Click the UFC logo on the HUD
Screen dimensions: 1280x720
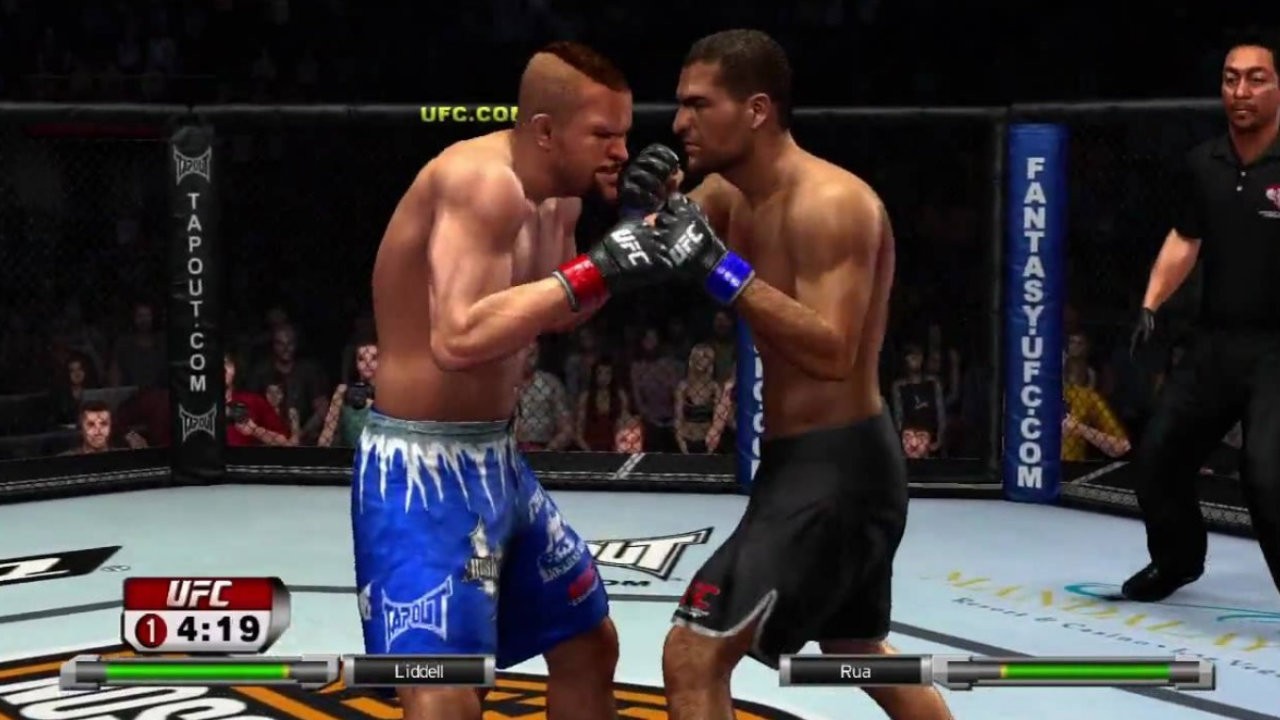pos(197,591)
